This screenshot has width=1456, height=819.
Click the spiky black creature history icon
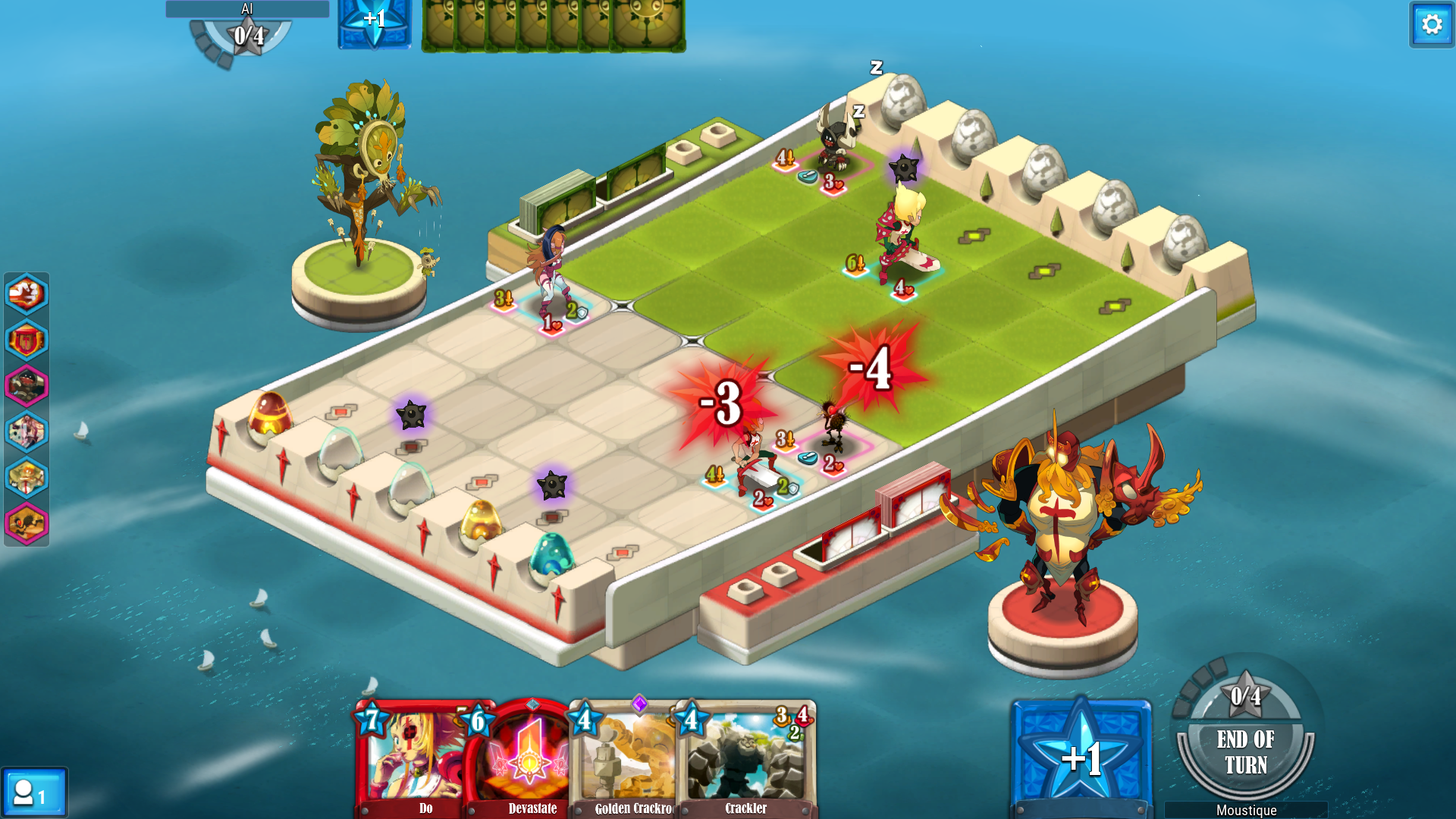(27, 523)
